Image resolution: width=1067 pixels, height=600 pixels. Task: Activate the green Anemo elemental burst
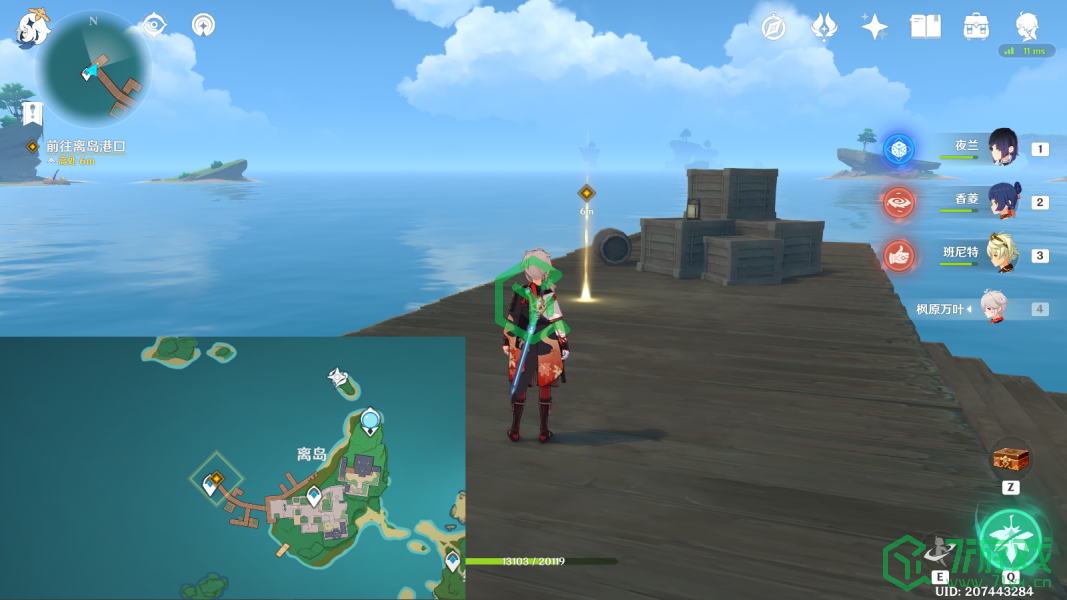[1010, 538]
